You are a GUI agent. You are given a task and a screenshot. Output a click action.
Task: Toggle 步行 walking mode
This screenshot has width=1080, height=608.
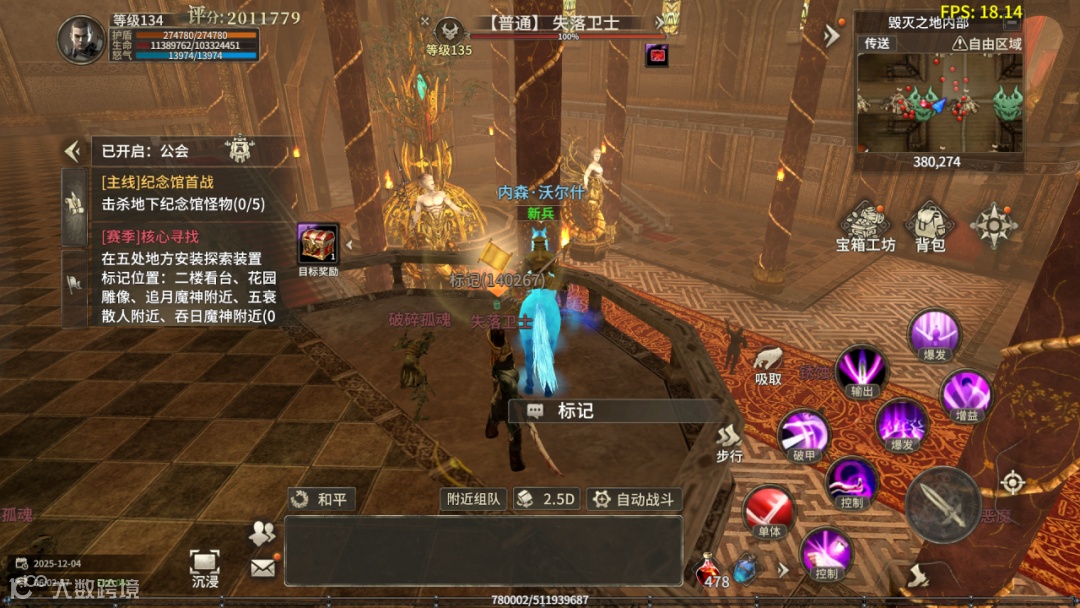pyautogui.click(x=729, y=441)
